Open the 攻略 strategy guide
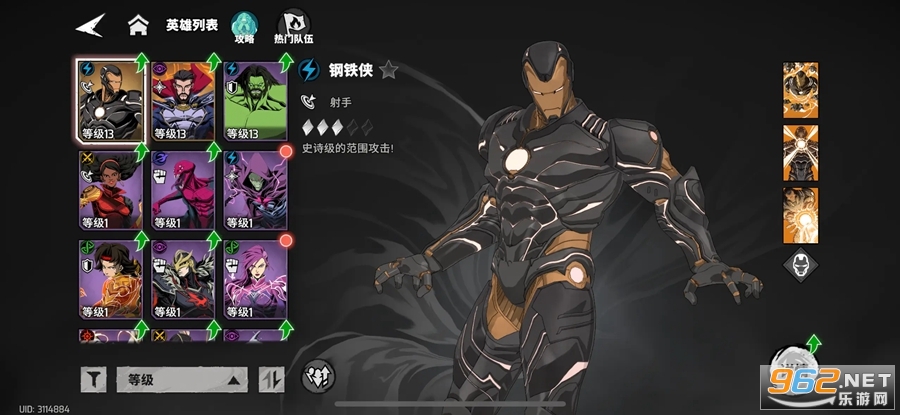Viewport: 900px width, 415px height. (x=244, y=27)
